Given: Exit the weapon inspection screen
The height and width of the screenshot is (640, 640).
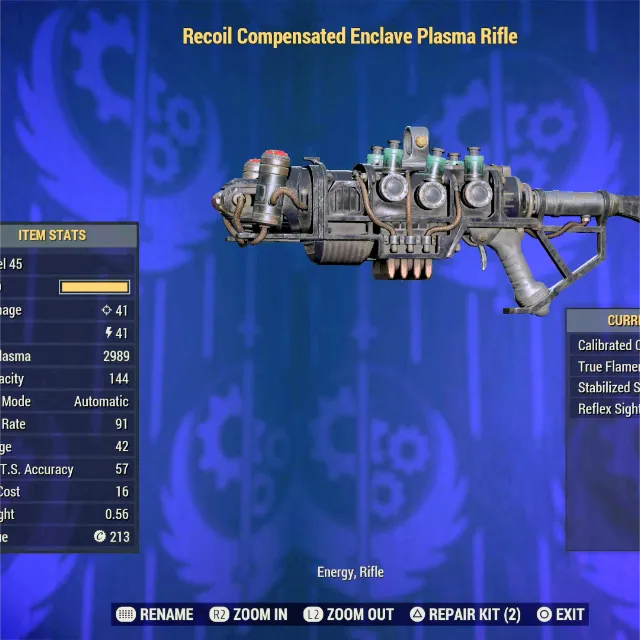Looking at the screenshot, I should point(560,614).
